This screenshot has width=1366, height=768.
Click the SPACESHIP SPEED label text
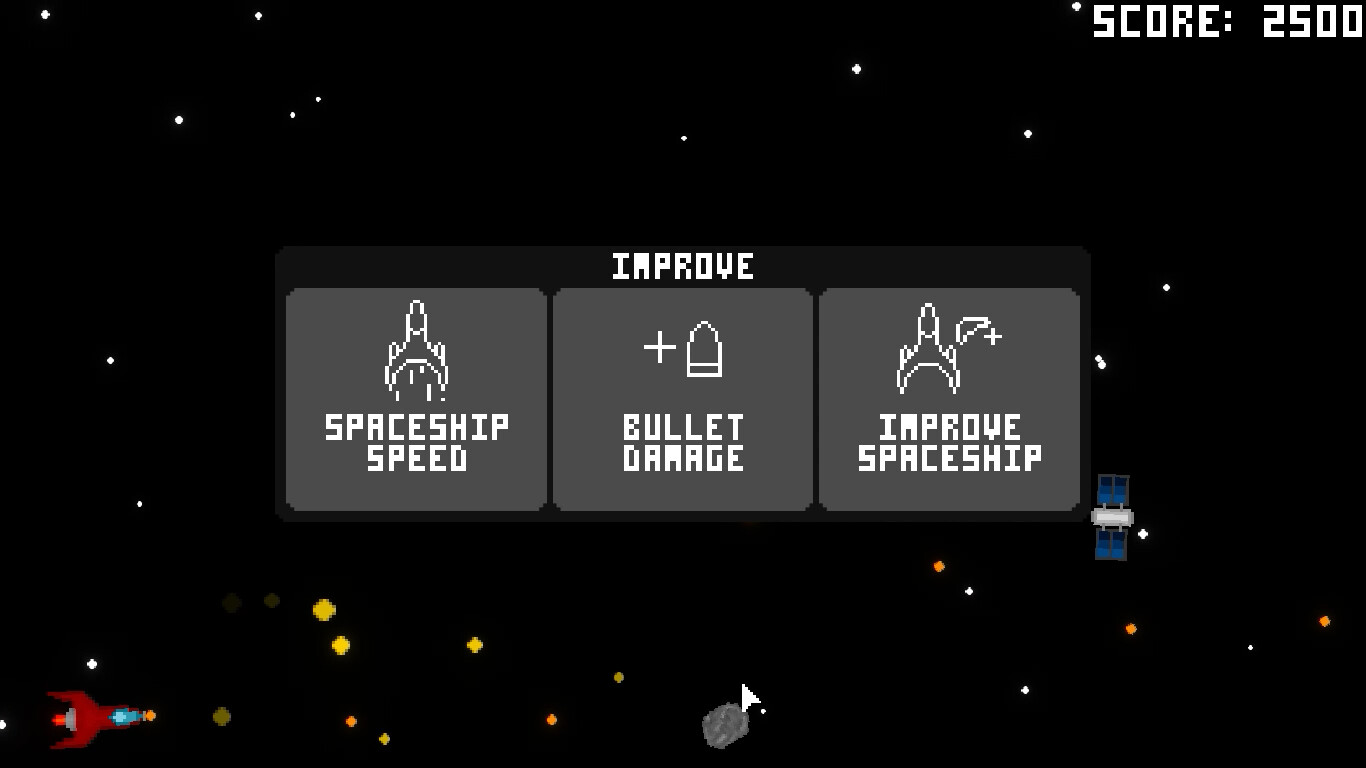[x=415, y=444]
